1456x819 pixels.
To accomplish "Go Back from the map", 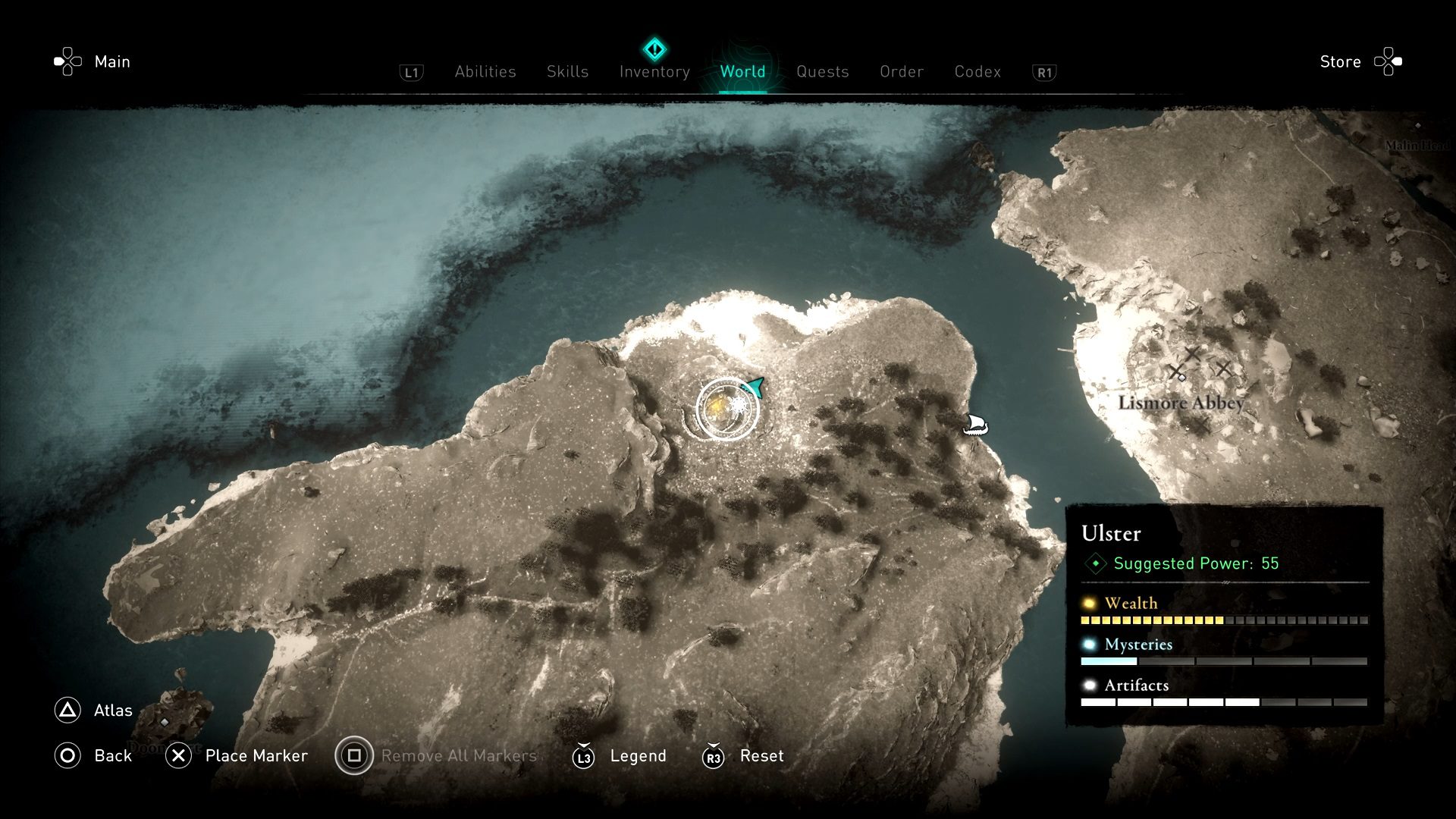I will click(112, 756).
